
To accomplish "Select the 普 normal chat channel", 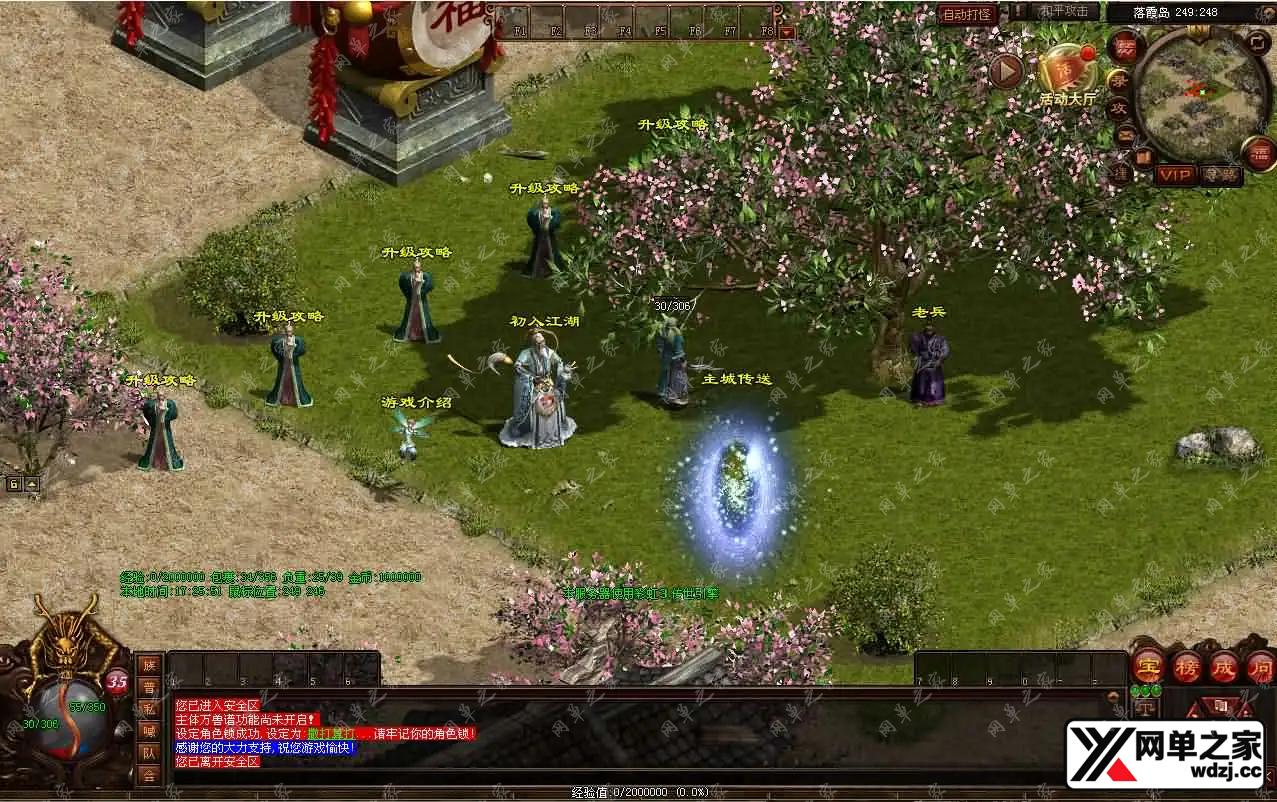I will [149, 687].
